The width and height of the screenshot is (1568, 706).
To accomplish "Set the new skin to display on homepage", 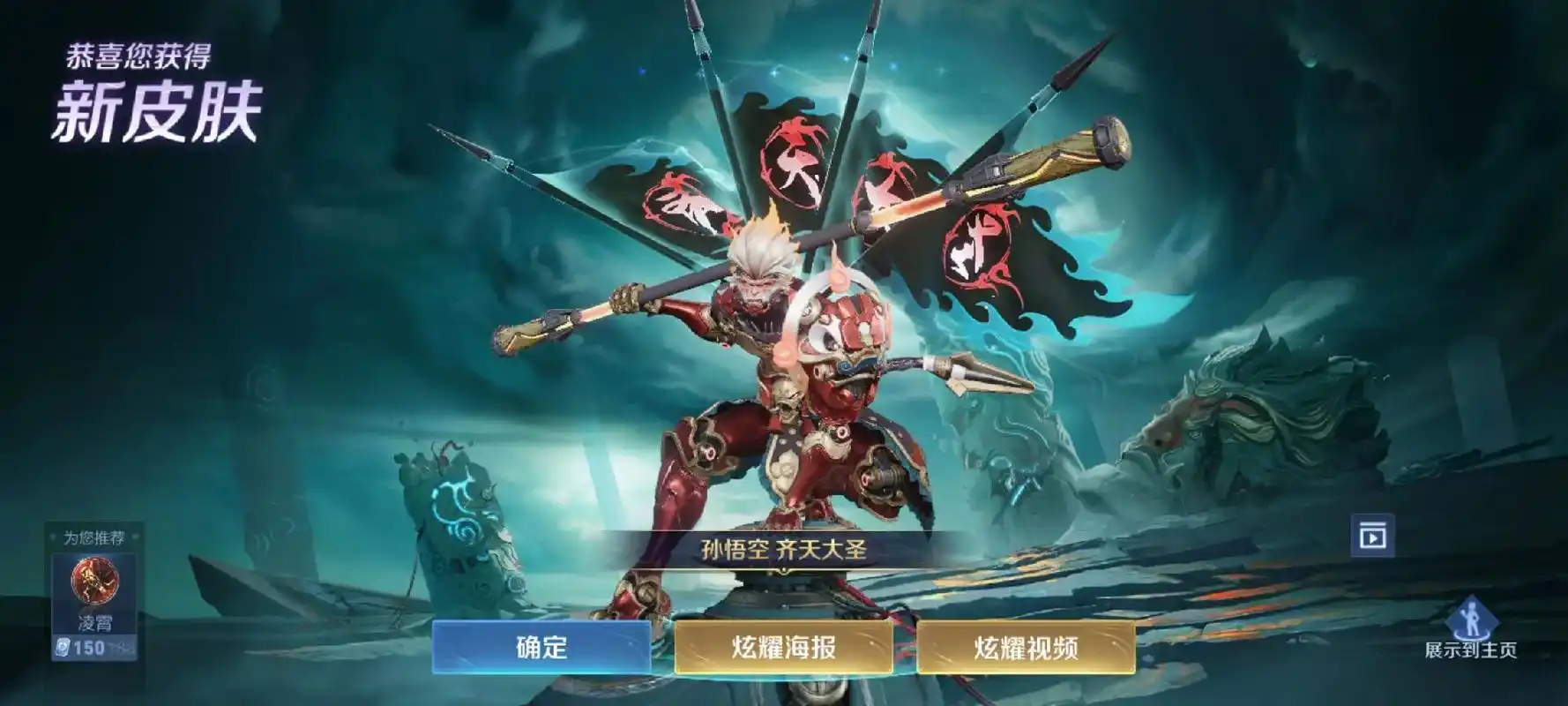I will point(1472,627).
